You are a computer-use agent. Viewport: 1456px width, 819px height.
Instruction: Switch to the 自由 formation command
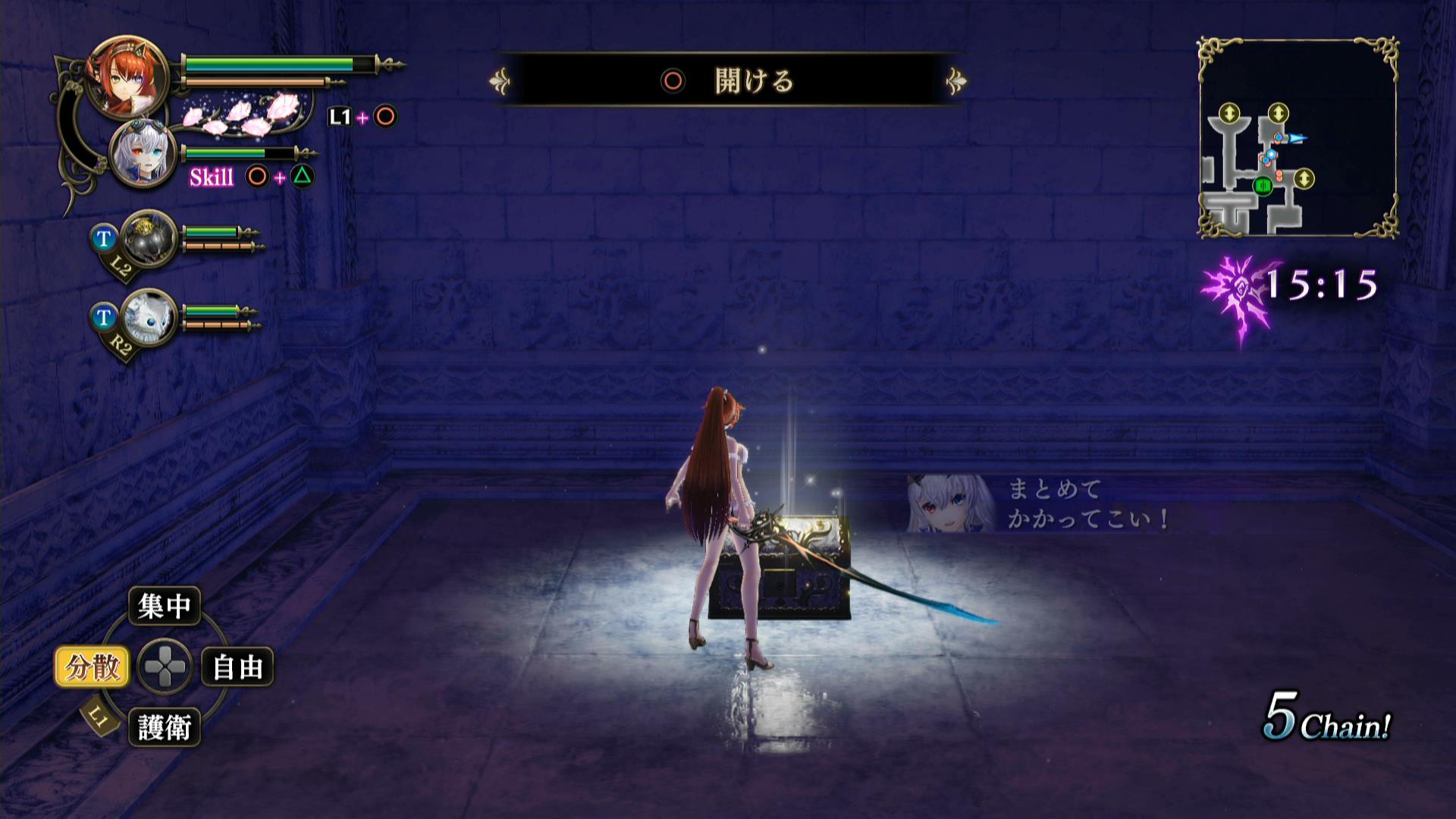[x=237, y=667]
